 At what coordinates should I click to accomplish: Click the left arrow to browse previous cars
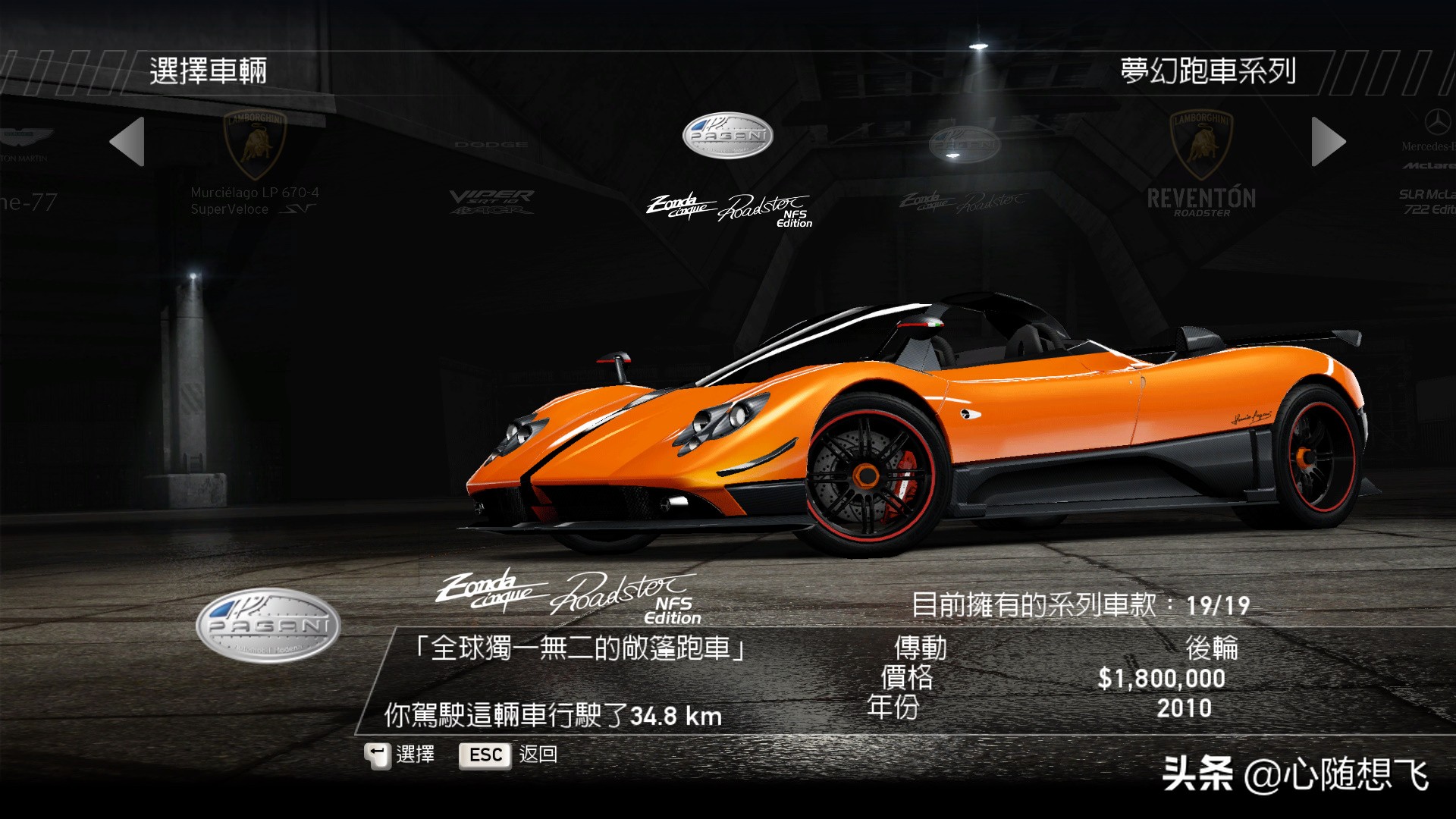127,142
